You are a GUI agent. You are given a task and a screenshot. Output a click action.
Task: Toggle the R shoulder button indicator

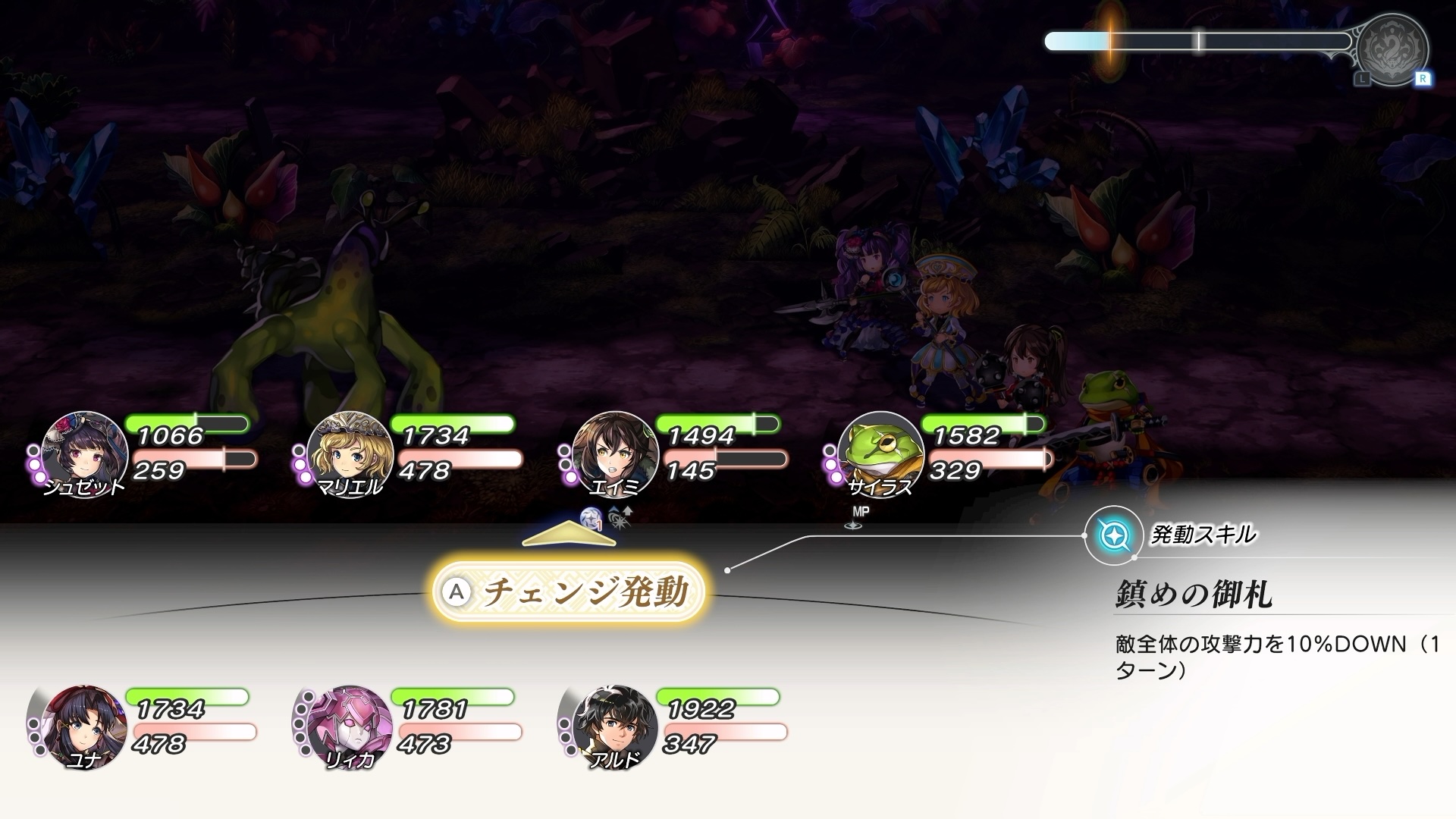[x=1423, y=77]
